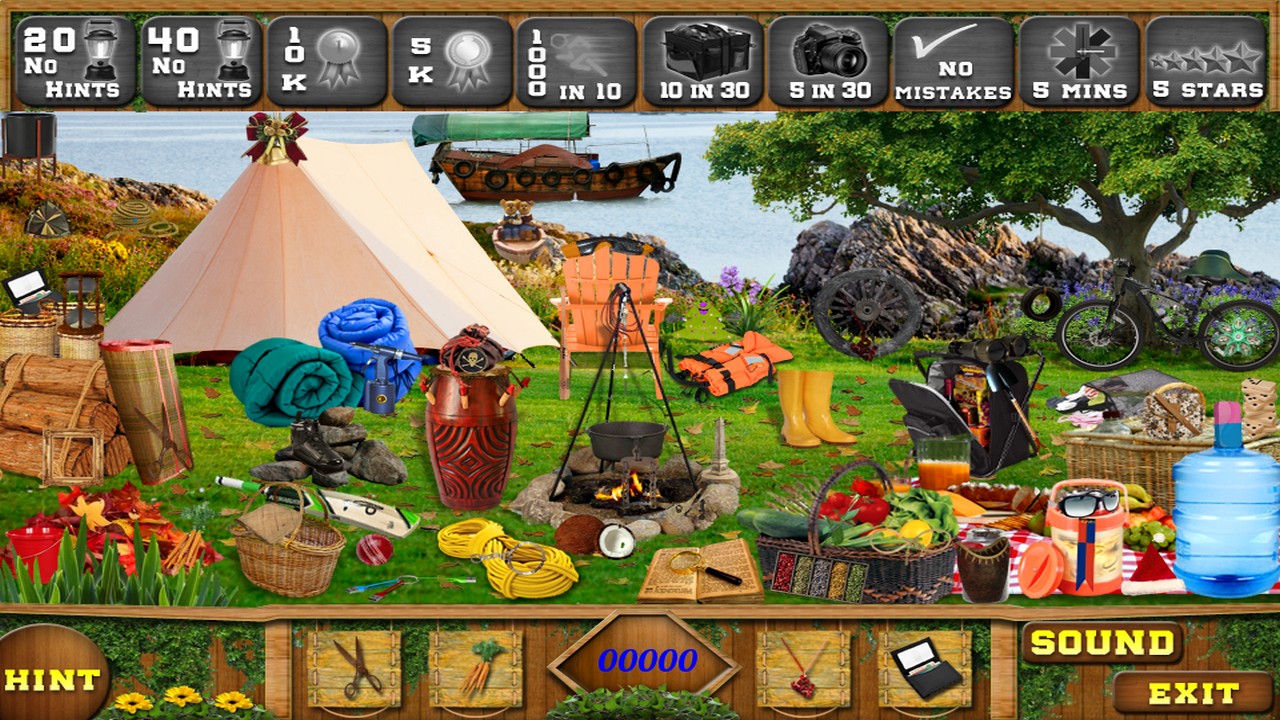
Task: Click the EXIT button
Action: (1194, 690)
